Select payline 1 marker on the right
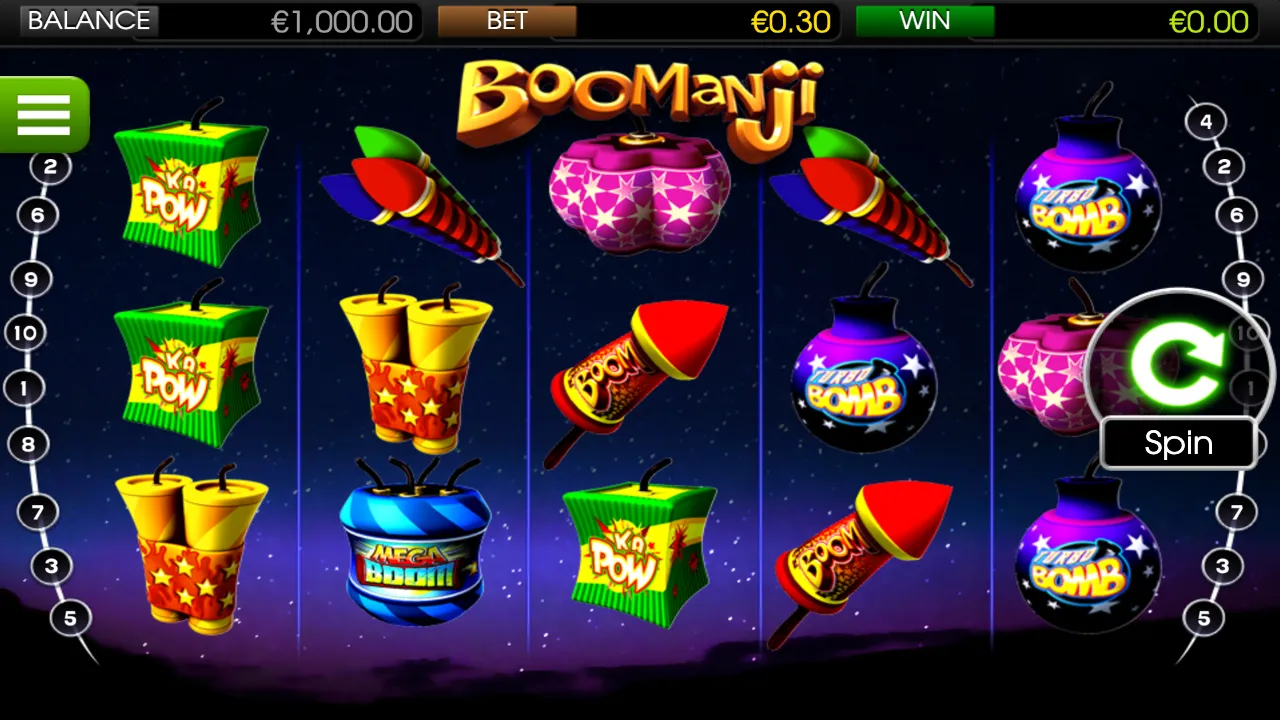This screenshot has width=1280, height=720. [x=1248, y=388]
